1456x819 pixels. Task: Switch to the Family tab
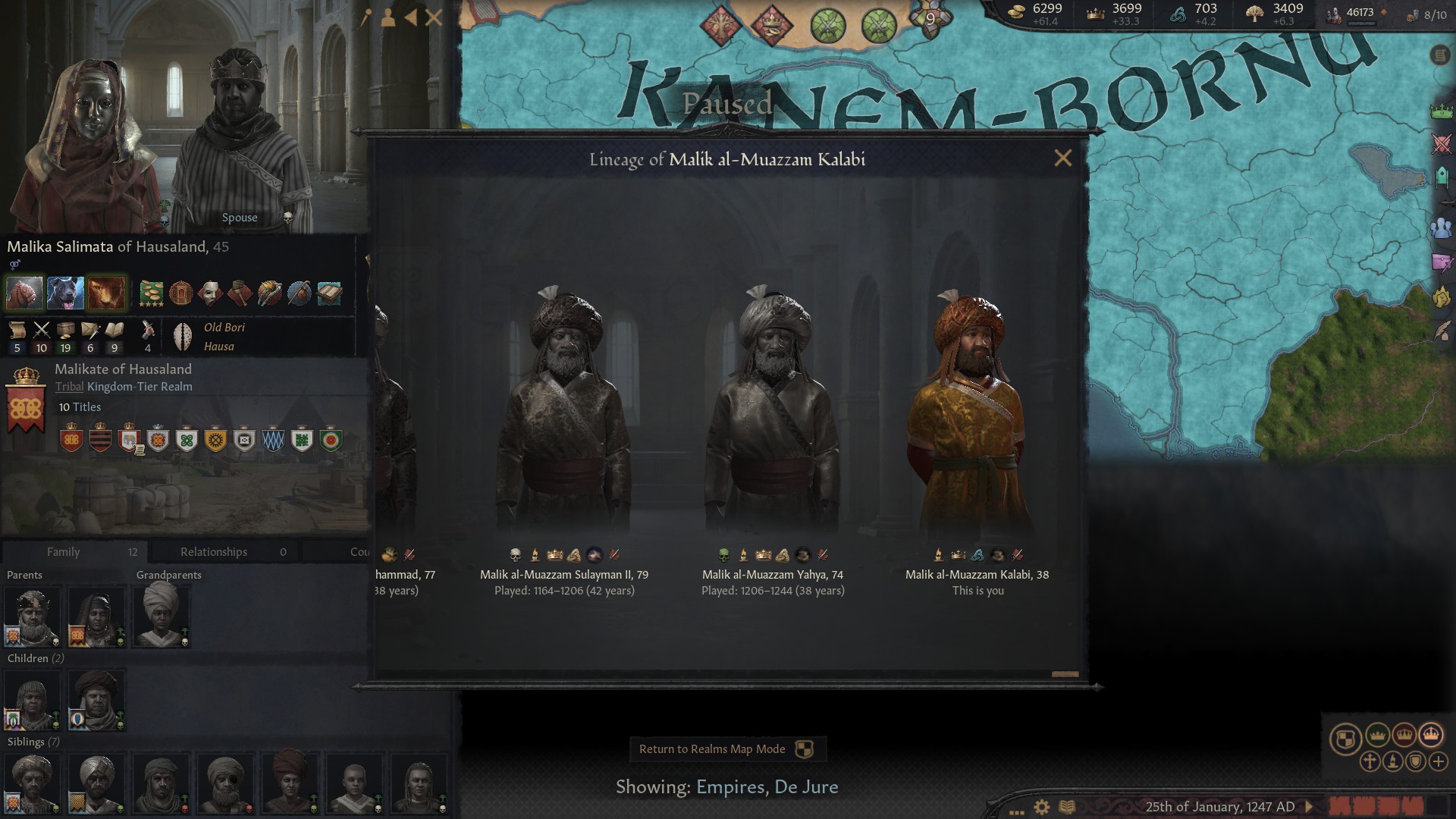64,551
